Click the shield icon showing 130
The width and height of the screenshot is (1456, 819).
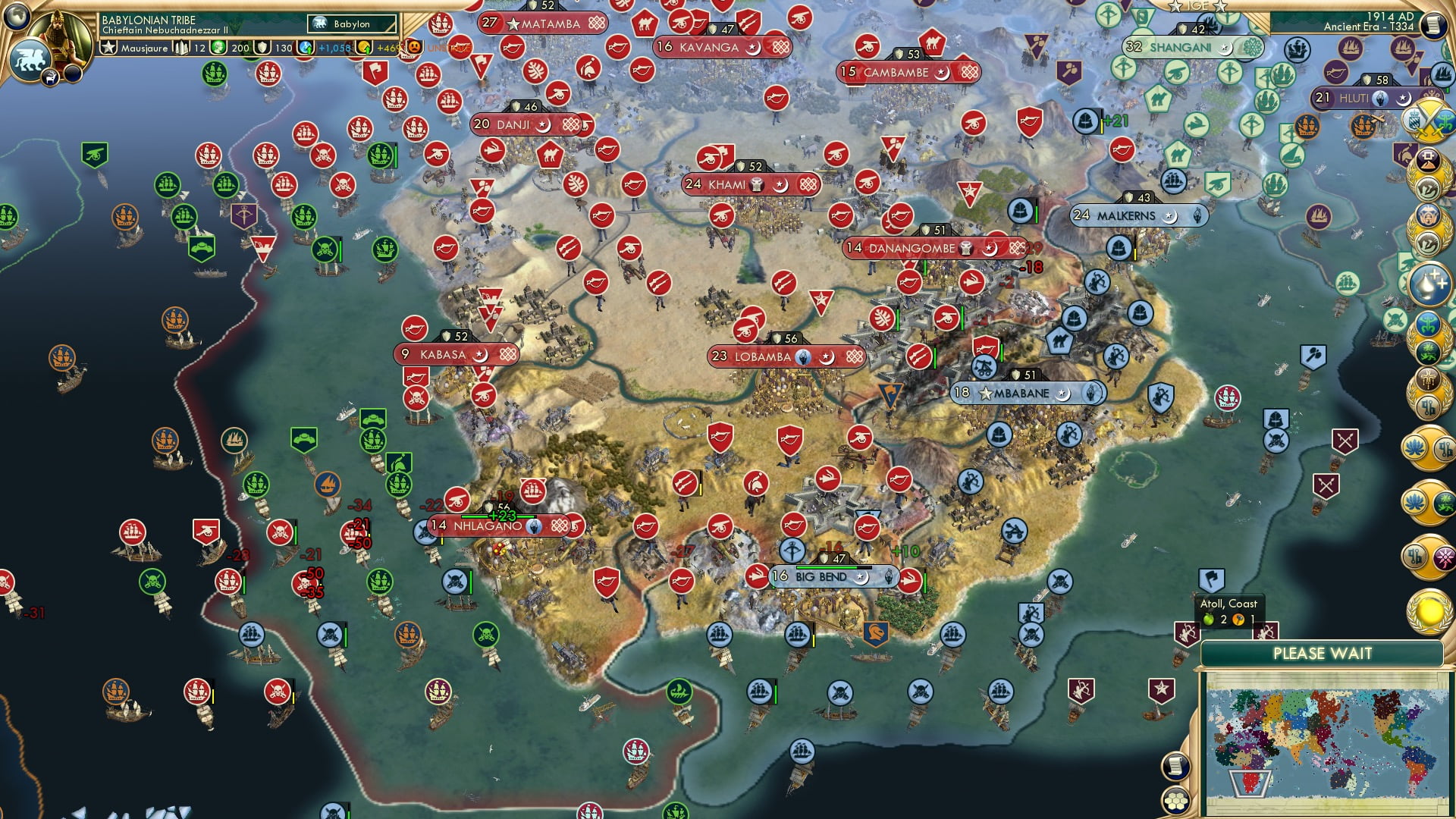264,47
